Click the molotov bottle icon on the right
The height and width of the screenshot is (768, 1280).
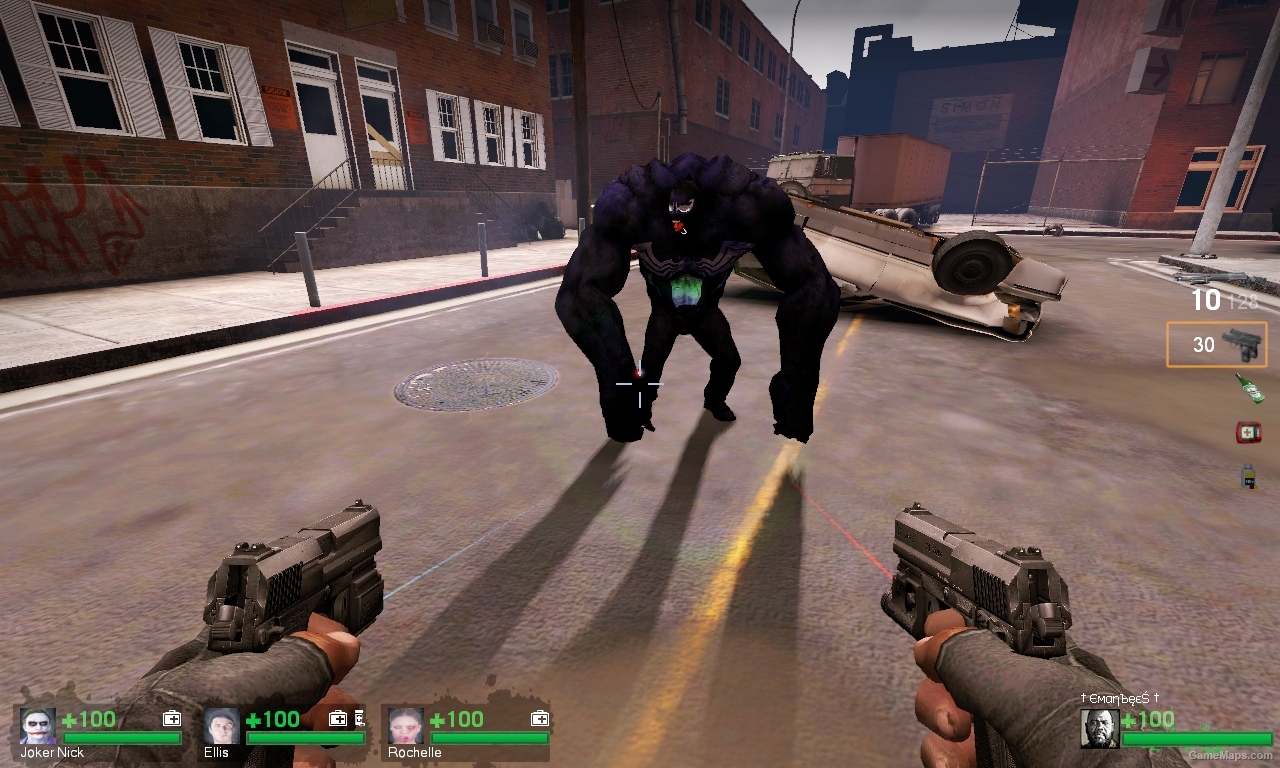1250,388
